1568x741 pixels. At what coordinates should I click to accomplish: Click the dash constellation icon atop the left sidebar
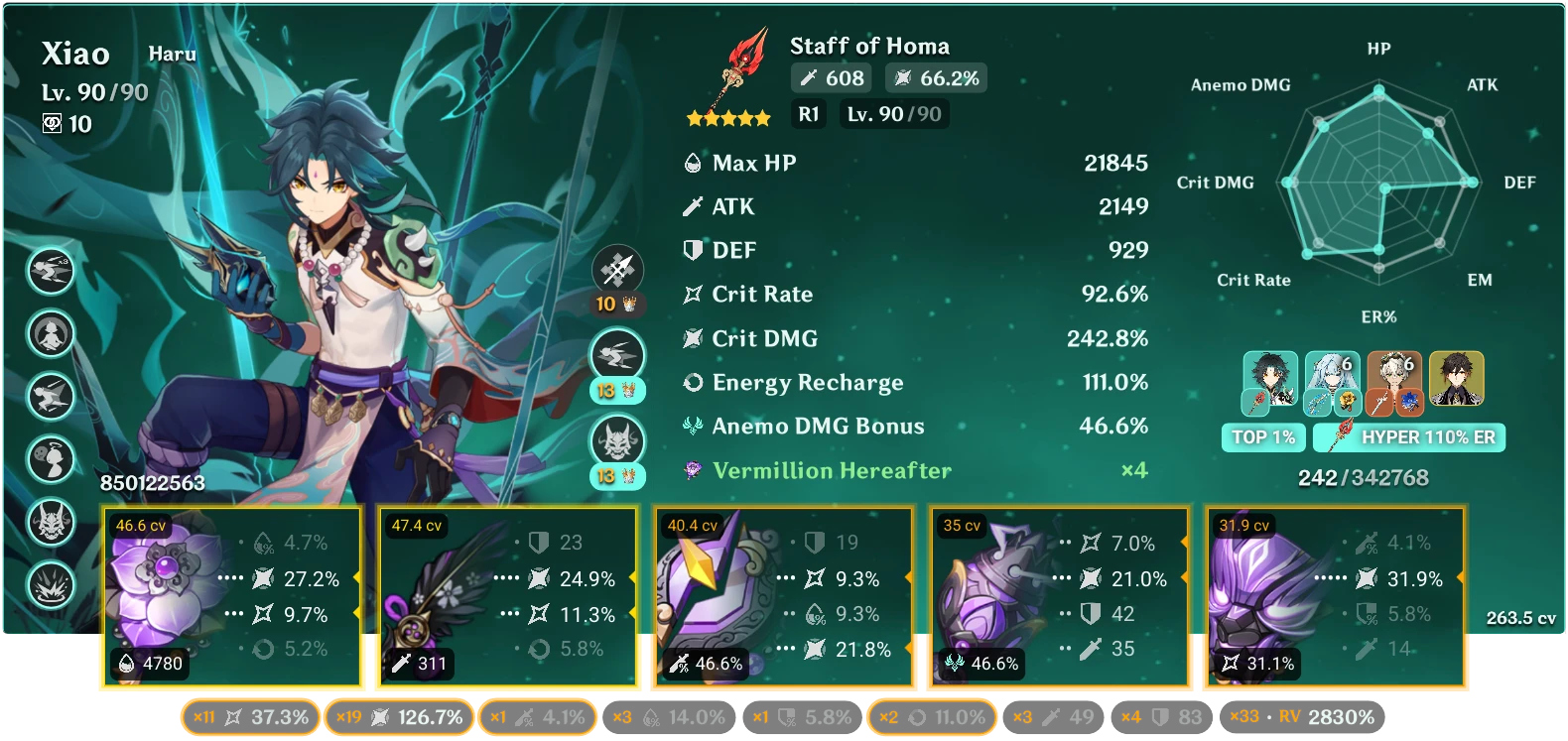click(x=51, y=271)
